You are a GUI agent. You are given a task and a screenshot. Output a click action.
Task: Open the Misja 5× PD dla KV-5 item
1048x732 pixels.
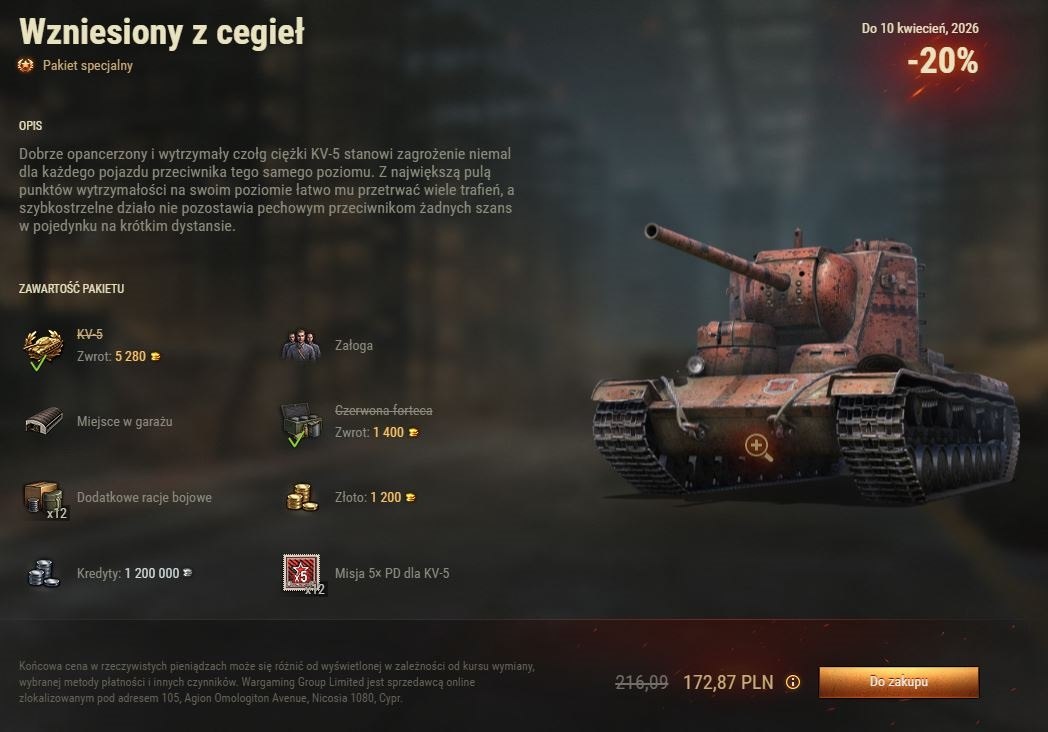coord(301,573)
